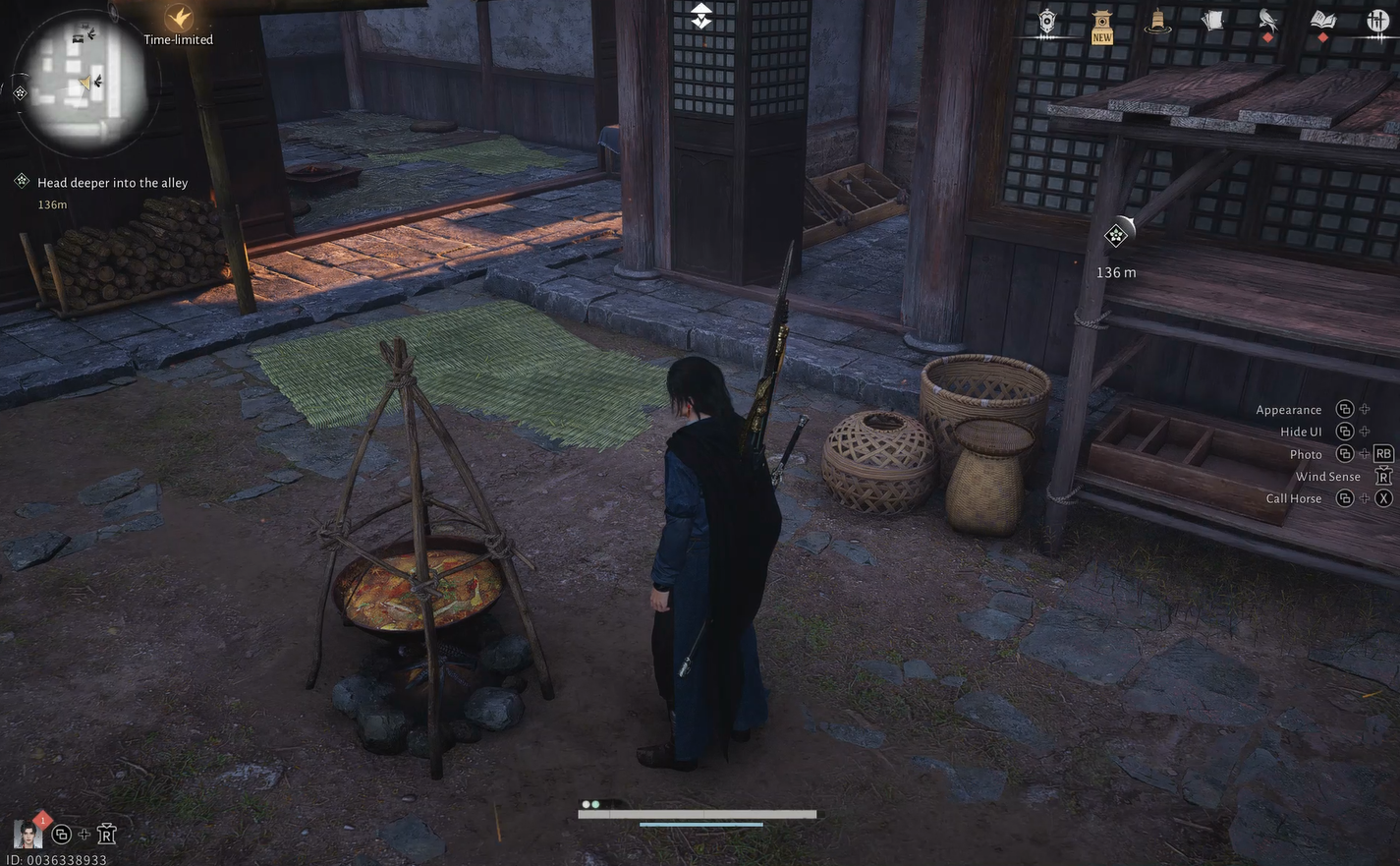Select the 'Head deeper into the alley' quest tracker

pos(112,183)
